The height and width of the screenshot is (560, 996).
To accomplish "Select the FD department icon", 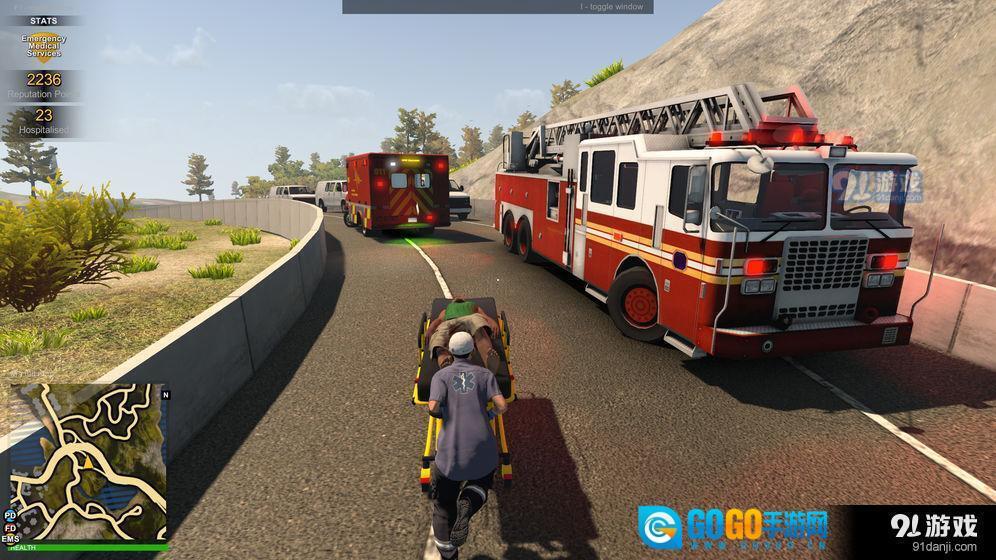I will click(10, 527).
